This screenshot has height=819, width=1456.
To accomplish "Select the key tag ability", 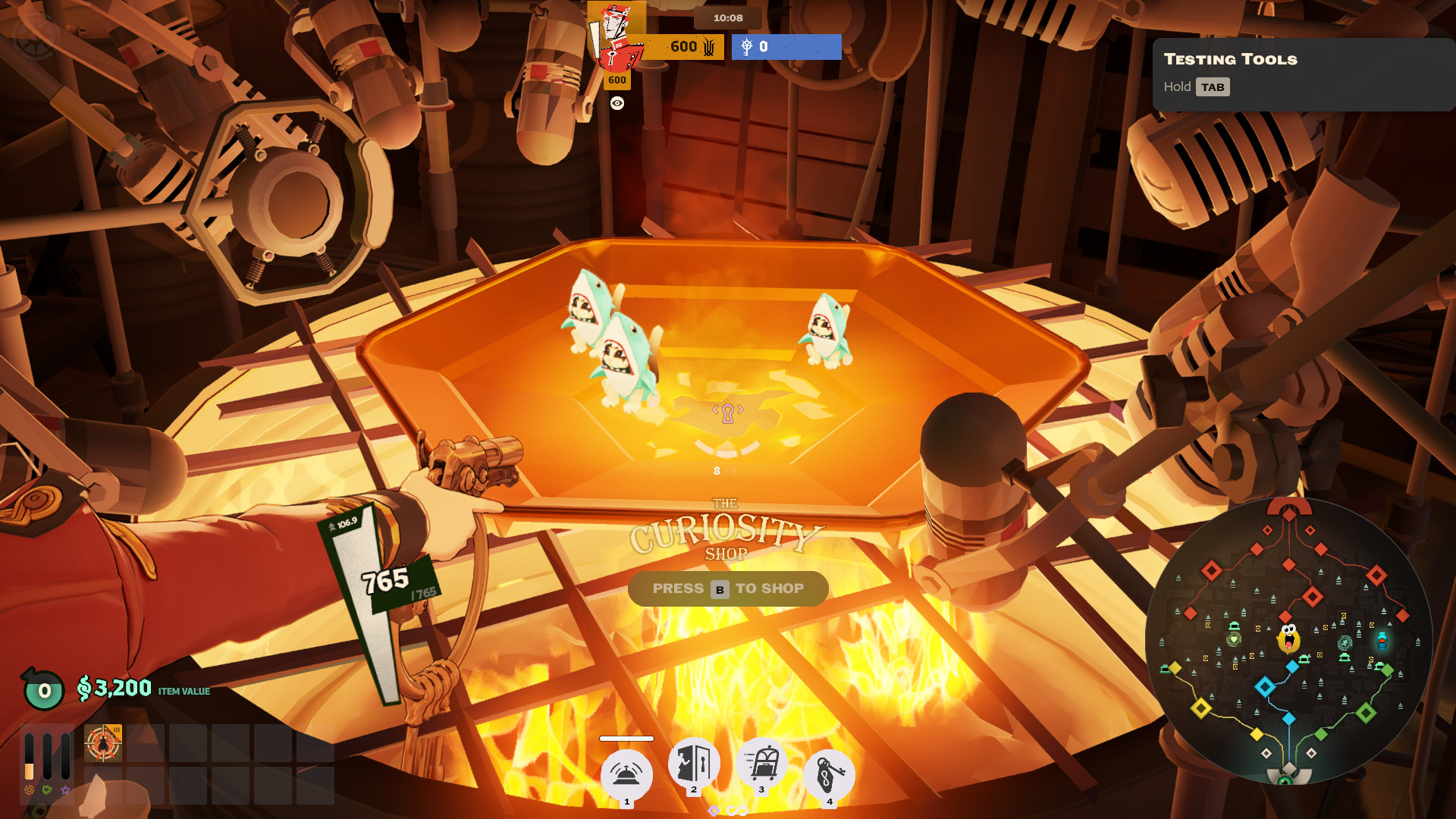I will tap(829, 775).
